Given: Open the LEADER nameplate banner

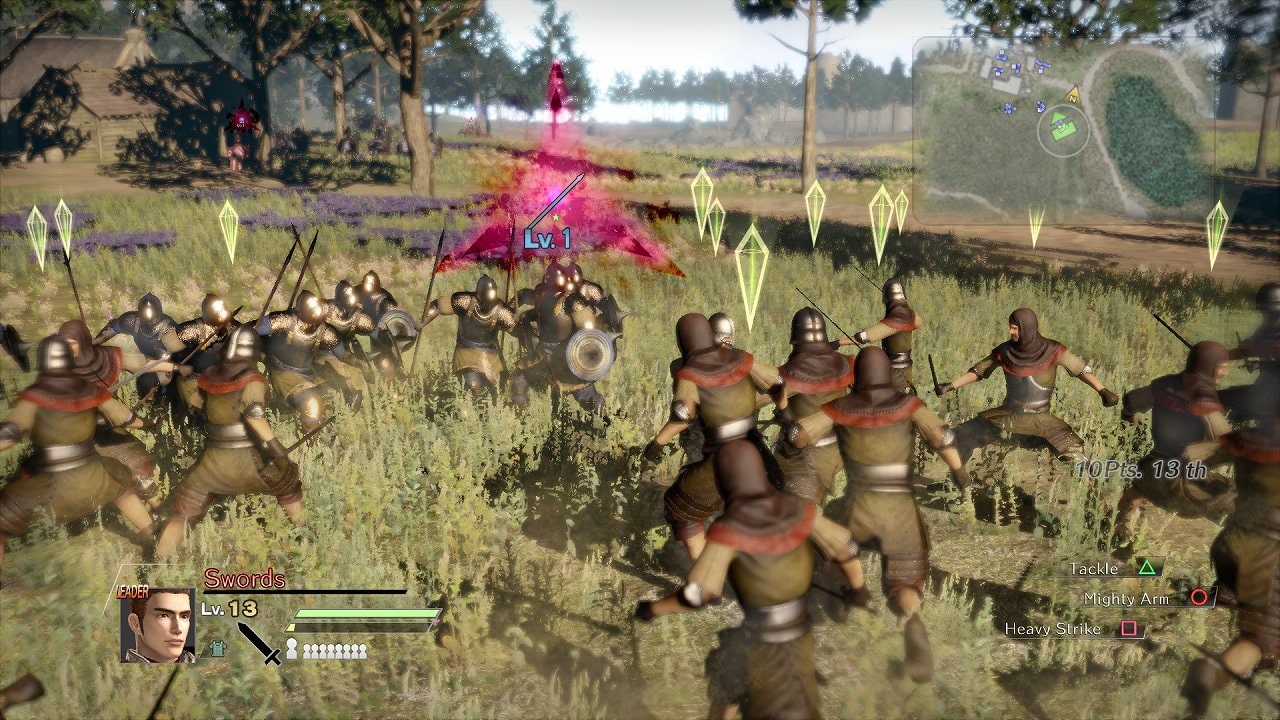Looking at the screenshot, I should (x=131, y=590).
